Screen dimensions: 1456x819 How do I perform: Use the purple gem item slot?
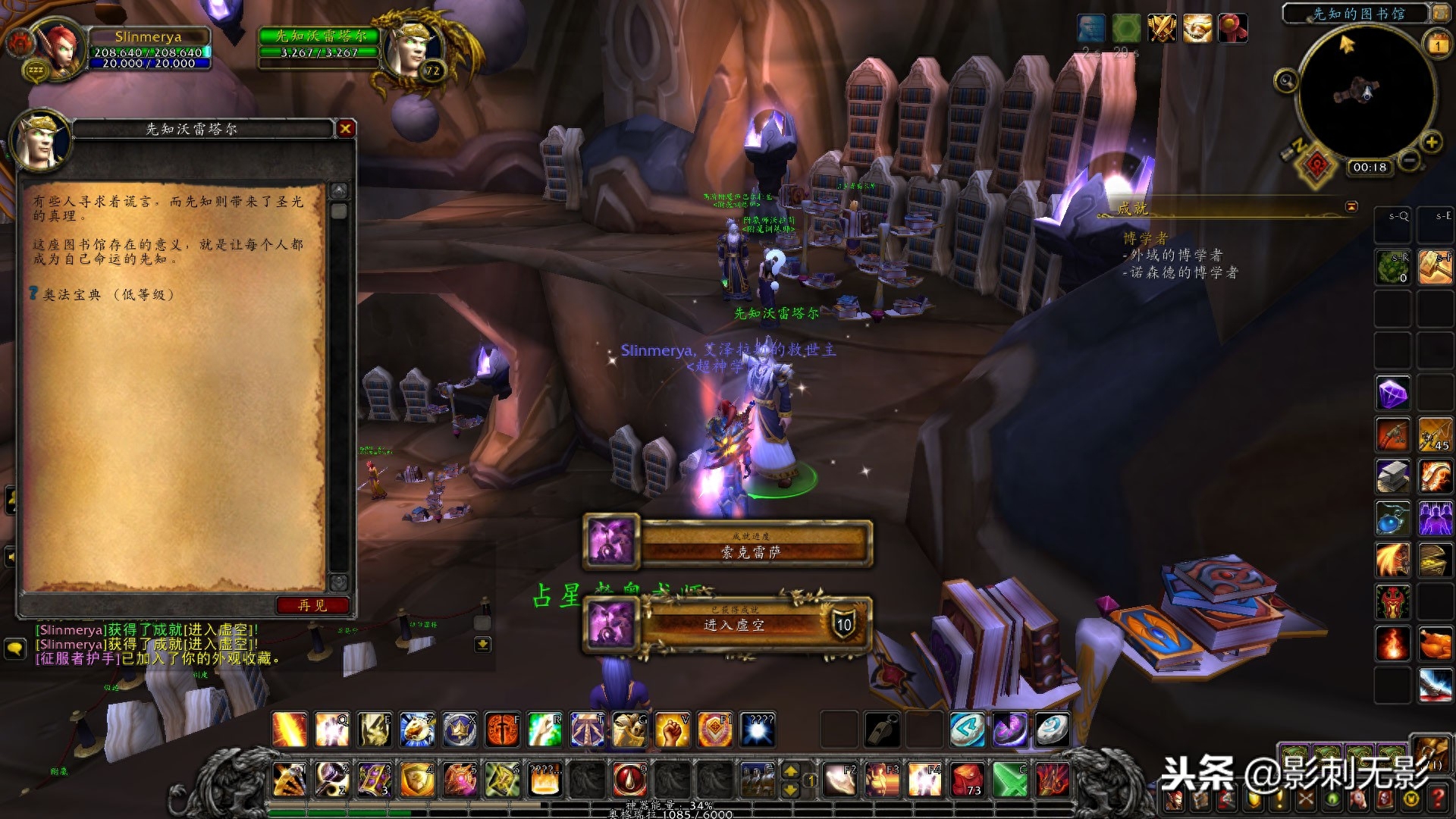point(1393,394)
